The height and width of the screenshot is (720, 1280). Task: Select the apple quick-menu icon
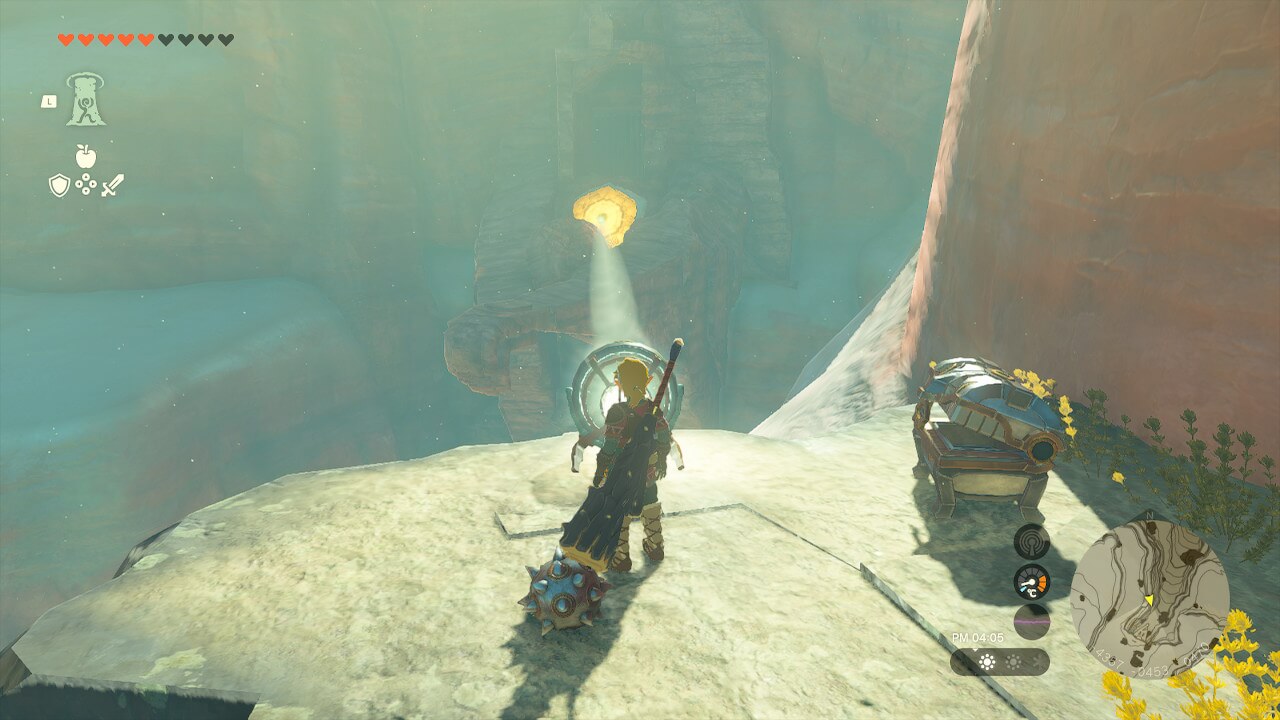tap(85, 156)
